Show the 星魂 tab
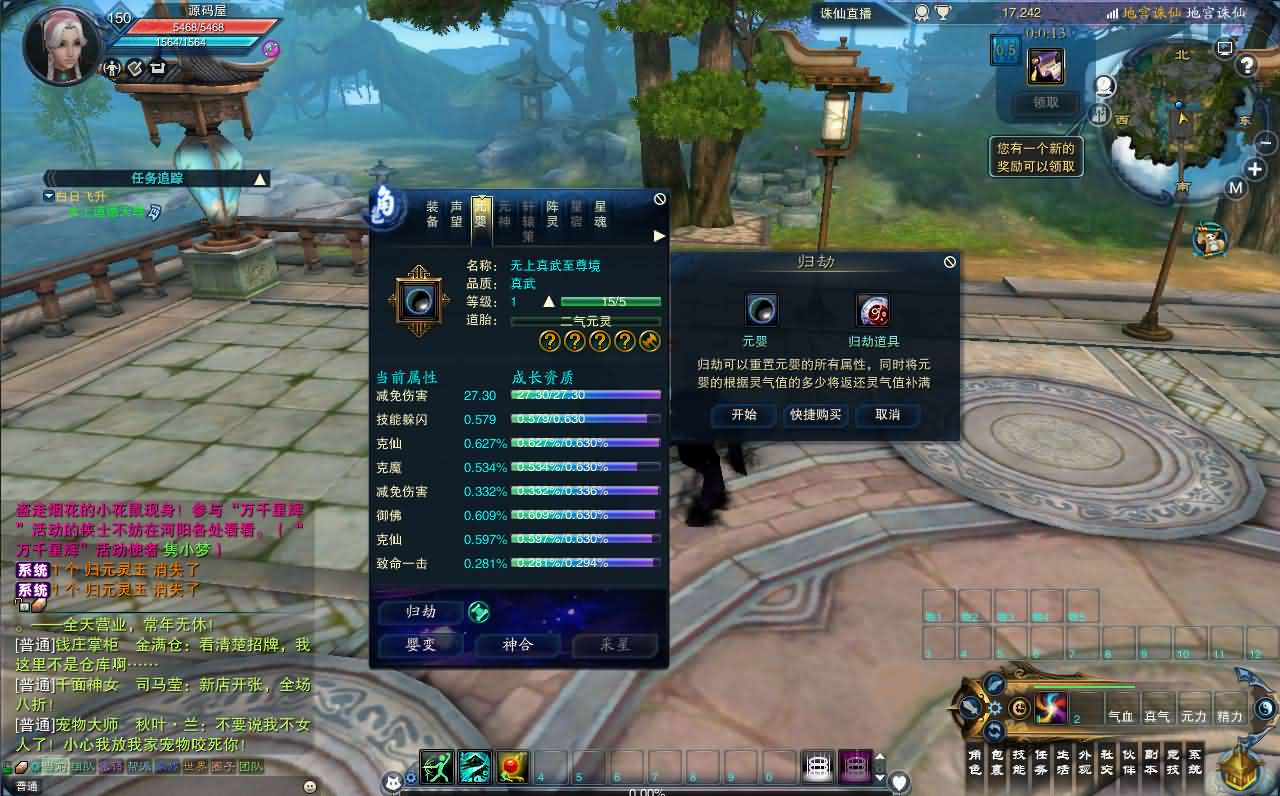This screenshot has width=1280, height=796. 600,214
